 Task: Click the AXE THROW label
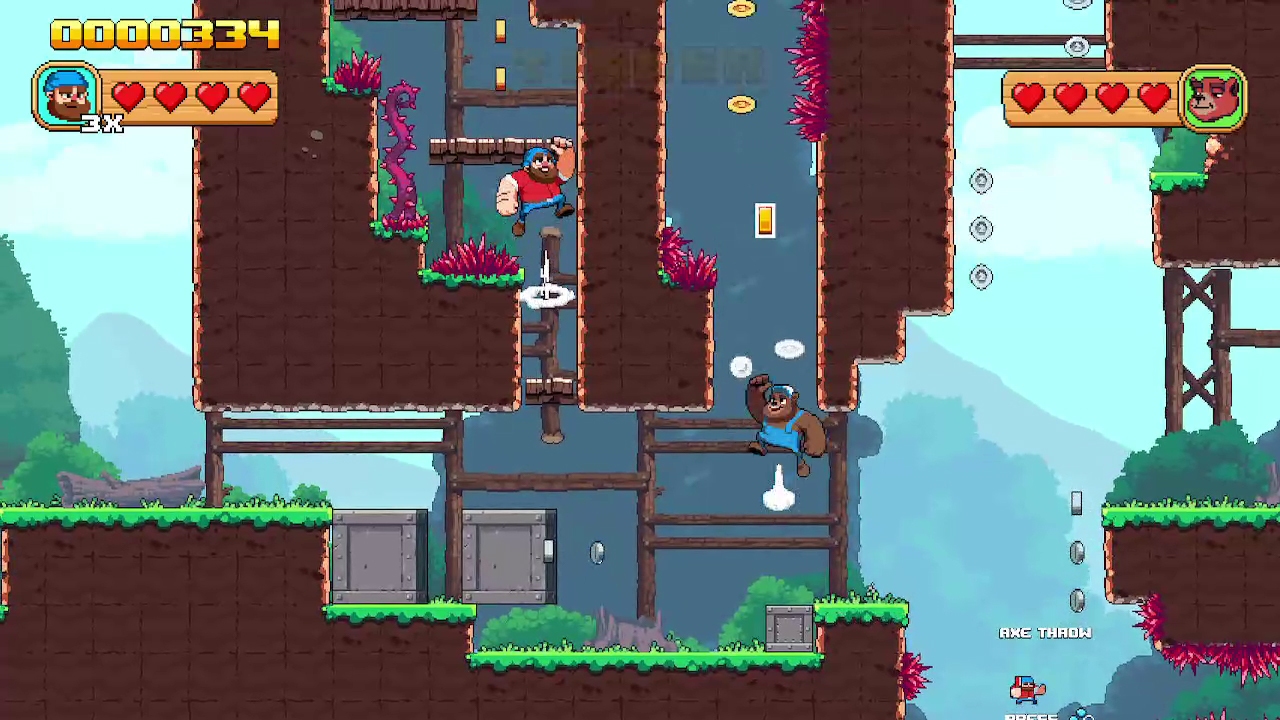[x=1046, y=632]
